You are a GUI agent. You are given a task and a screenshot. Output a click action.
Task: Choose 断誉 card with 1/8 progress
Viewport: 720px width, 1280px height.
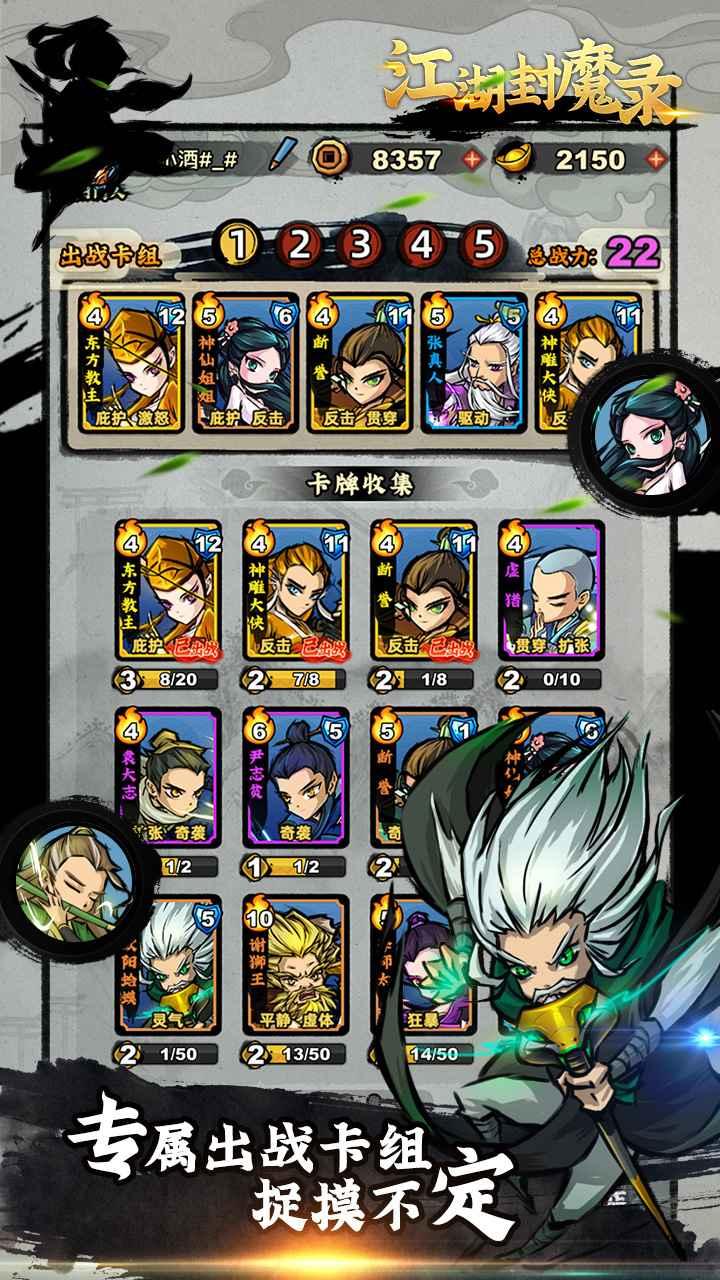point(423,590)
